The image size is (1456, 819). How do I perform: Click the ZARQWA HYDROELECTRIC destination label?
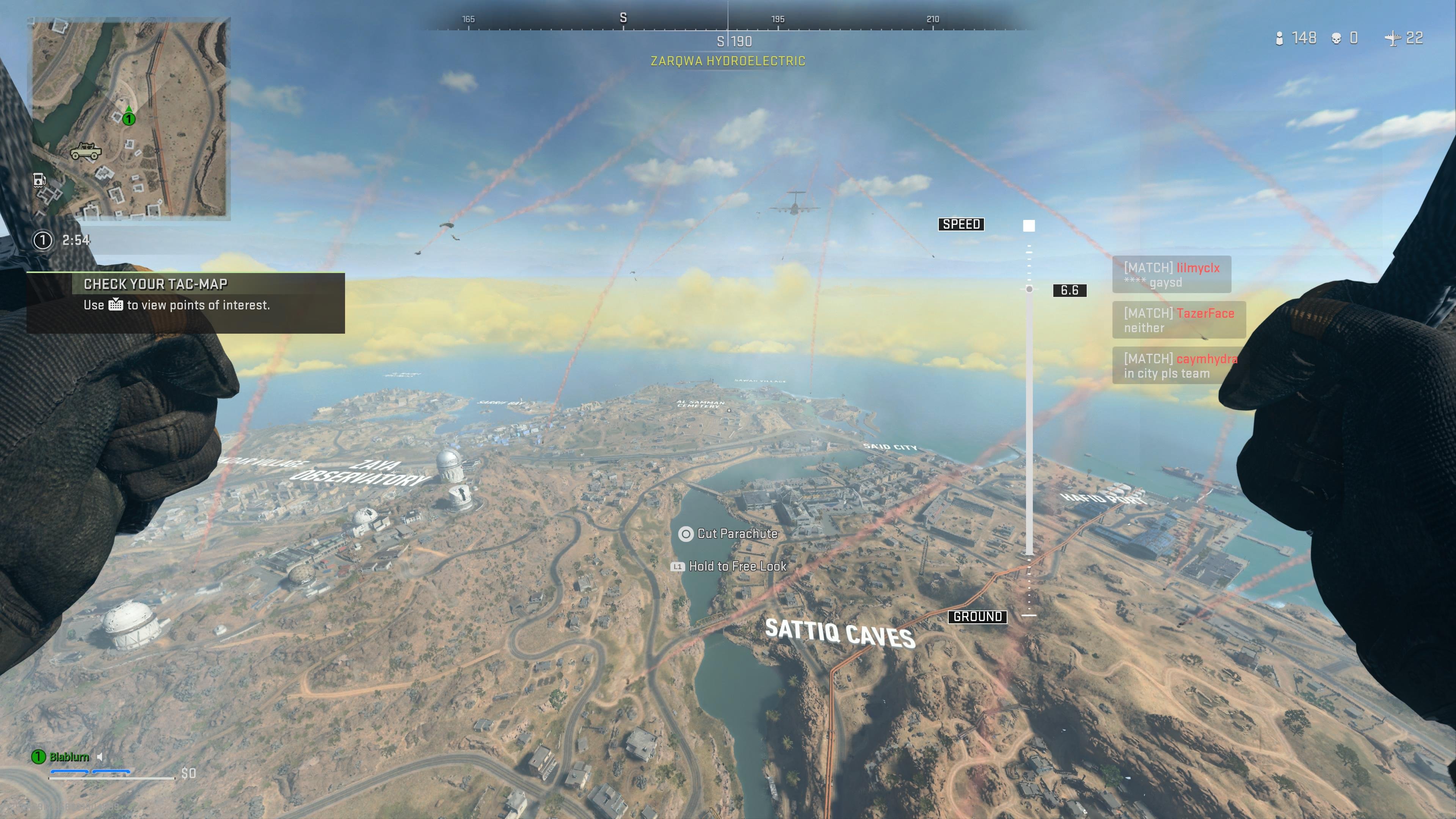[728, 61]
